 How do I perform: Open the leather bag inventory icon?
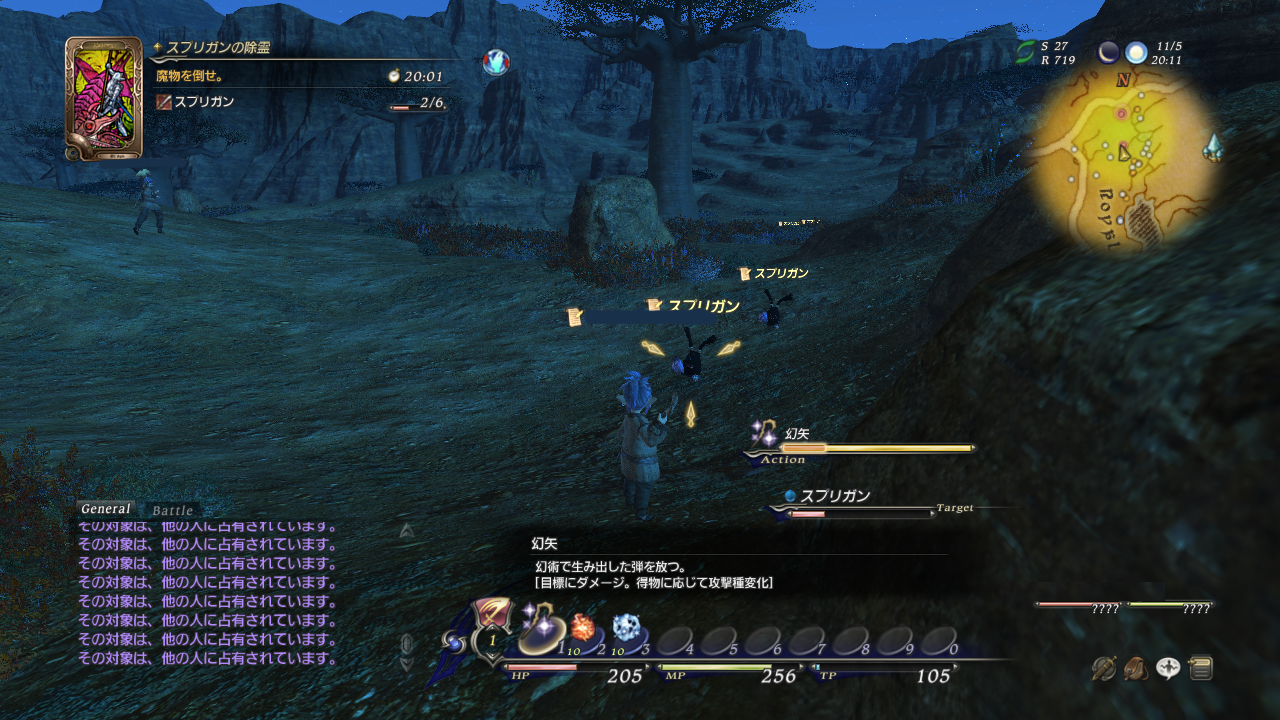point(1136,668)
